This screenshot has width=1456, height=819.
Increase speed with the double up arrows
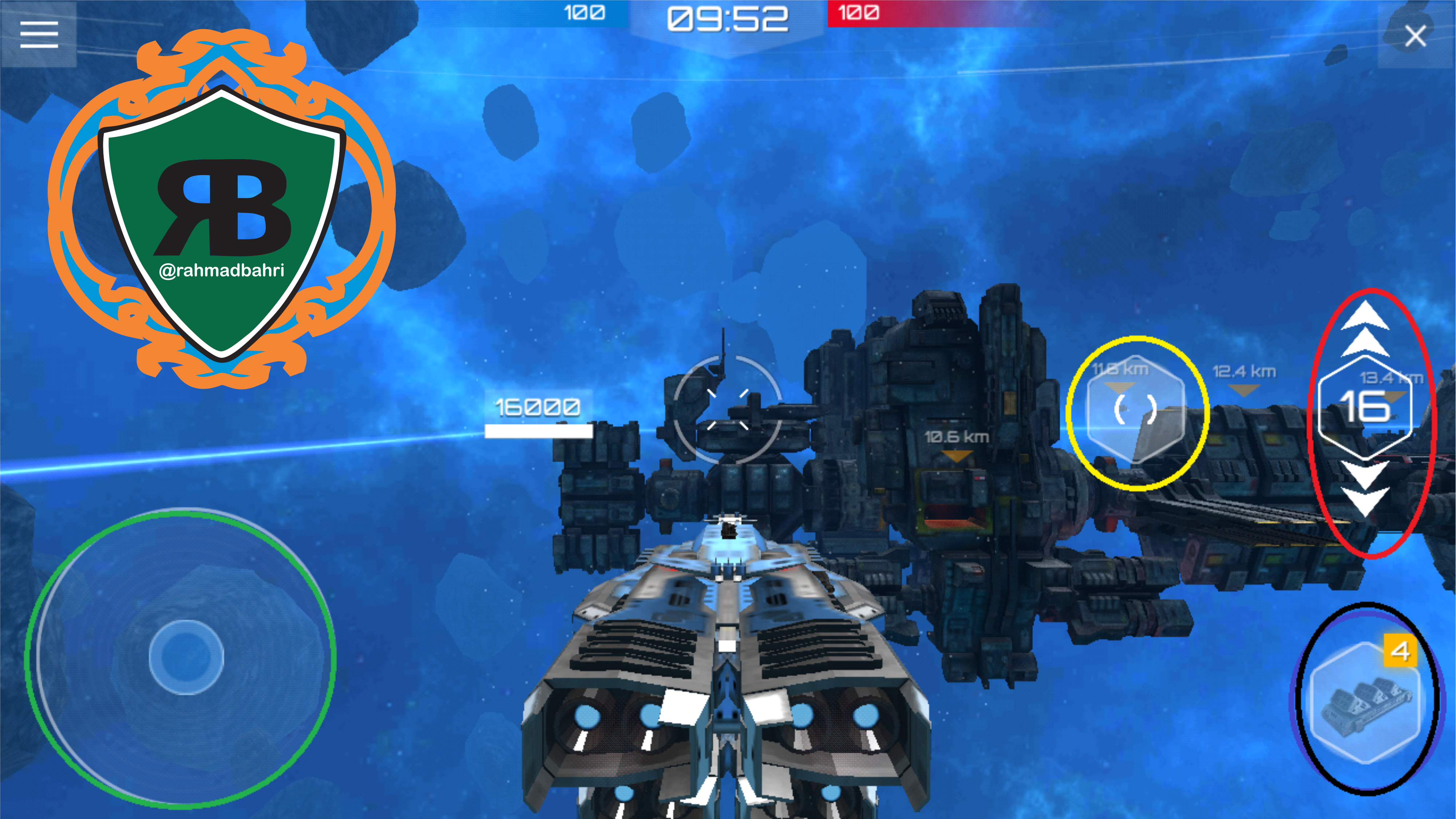(1364, 329)
